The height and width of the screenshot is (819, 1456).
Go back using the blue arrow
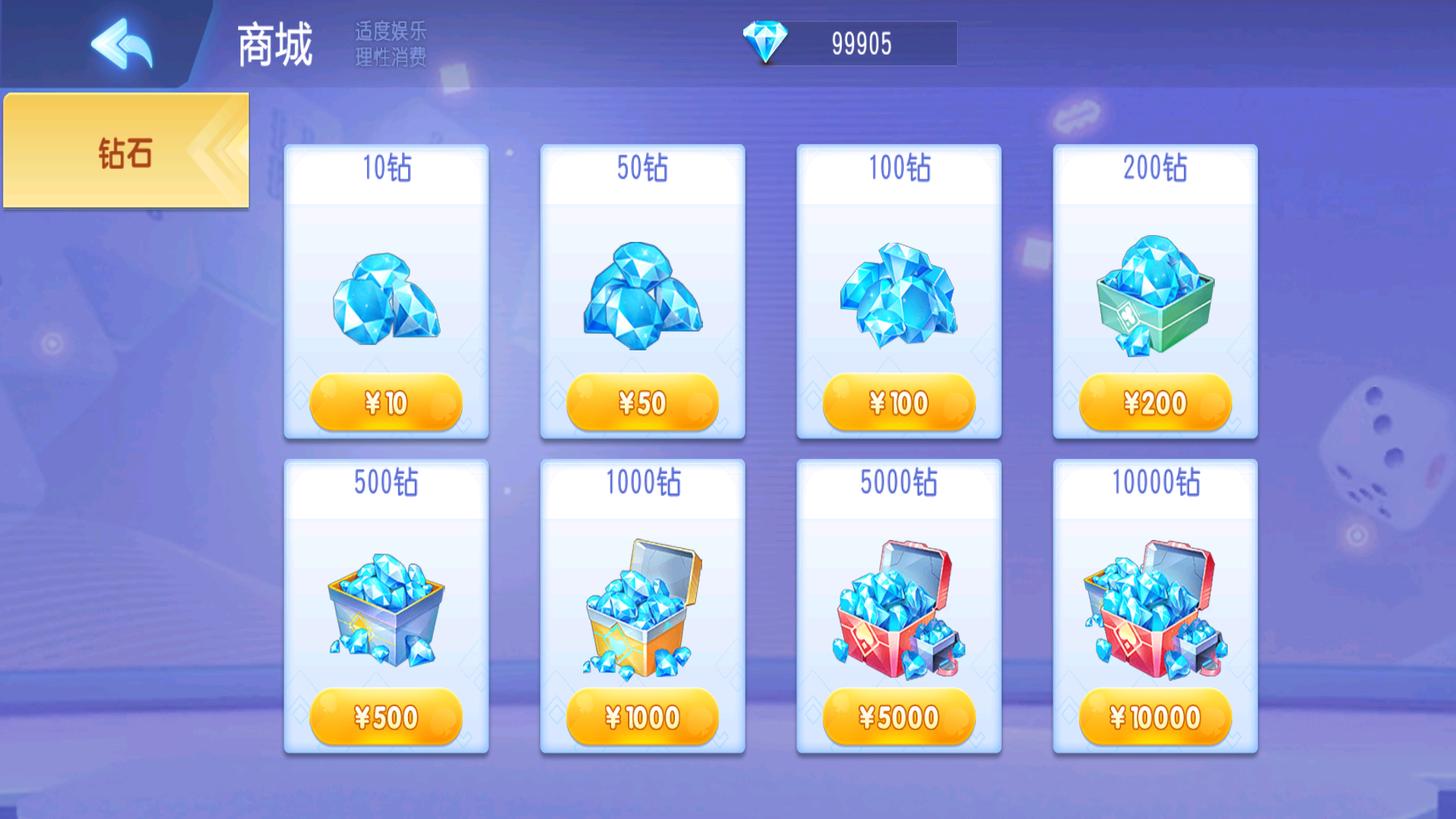coord(121,44)
